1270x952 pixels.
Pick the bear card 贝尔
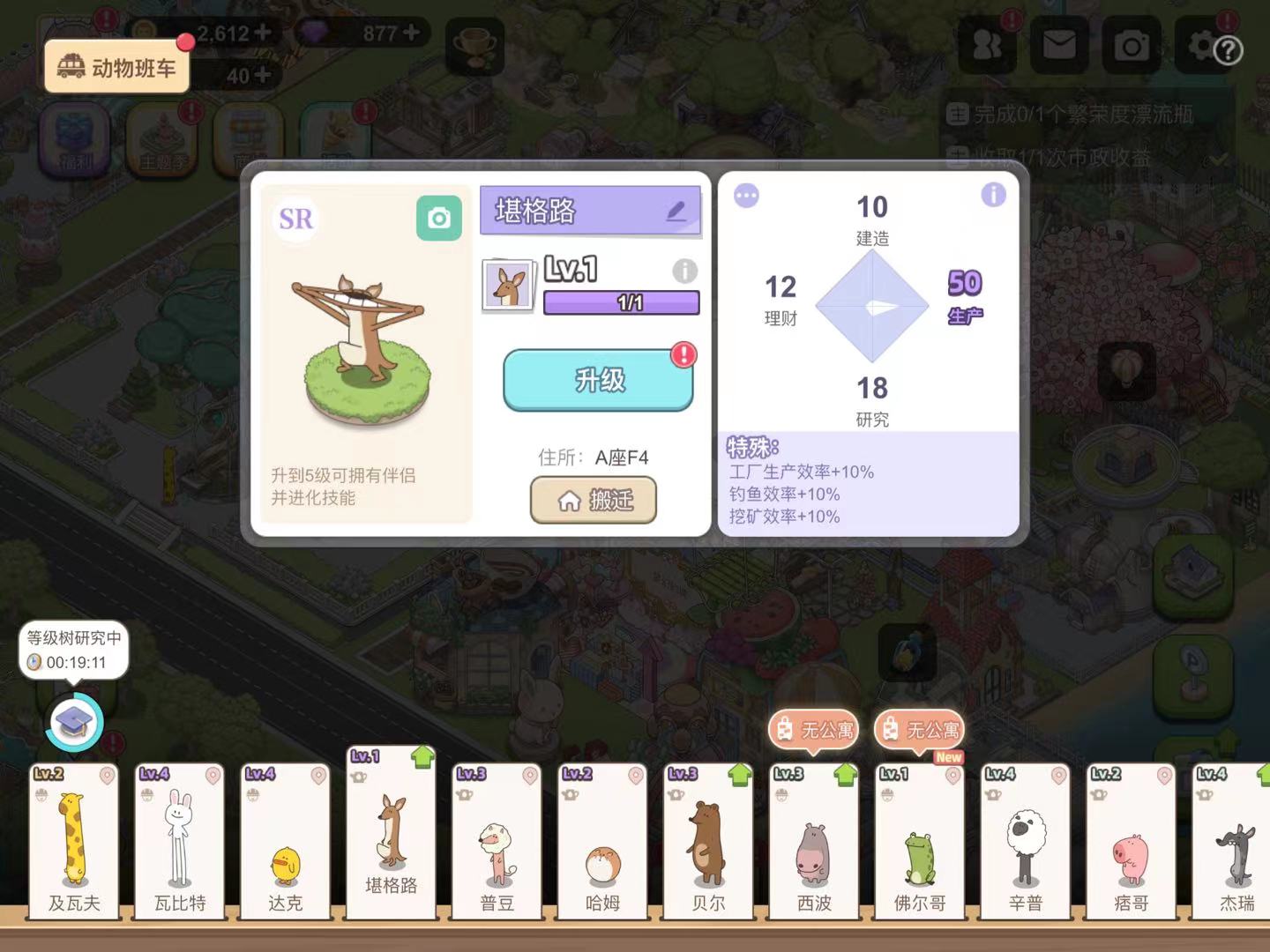point(708,842)
